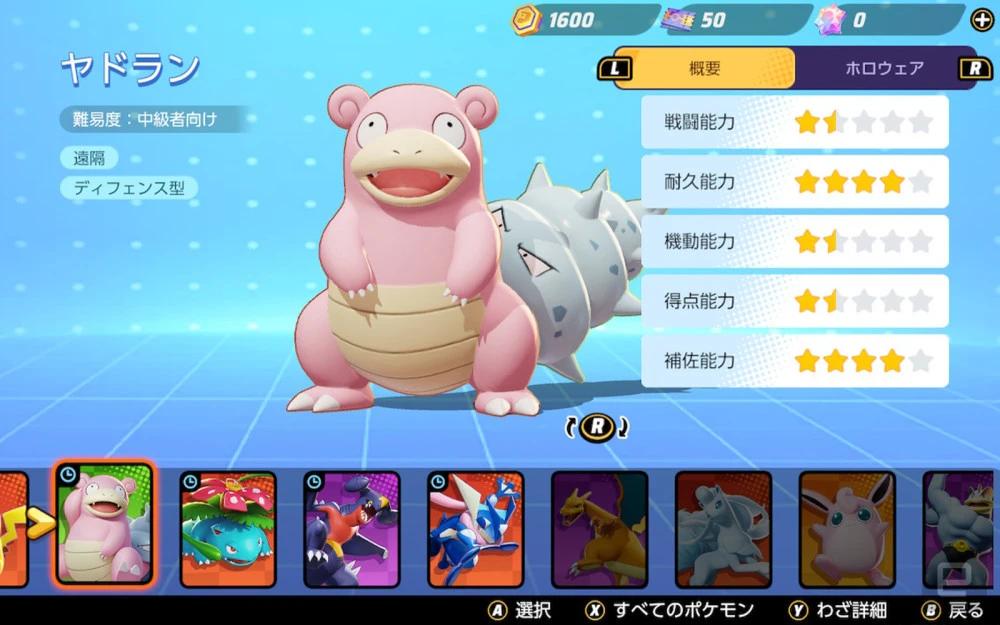The width and height of the screenshot is (1000, 625).
Task: Open the ホロウェア tab
Action: (884, 69)
